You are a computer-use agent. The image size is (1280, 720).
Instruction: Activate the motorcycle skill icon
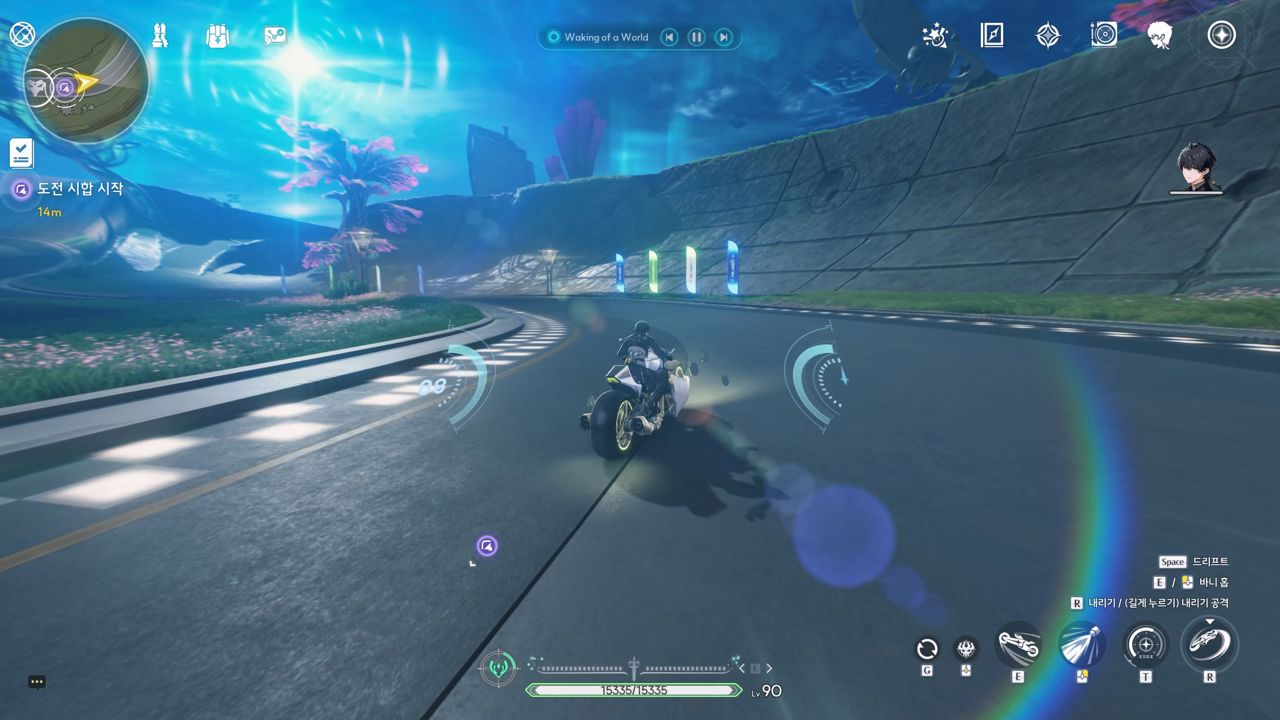(x=1018, y=644)
